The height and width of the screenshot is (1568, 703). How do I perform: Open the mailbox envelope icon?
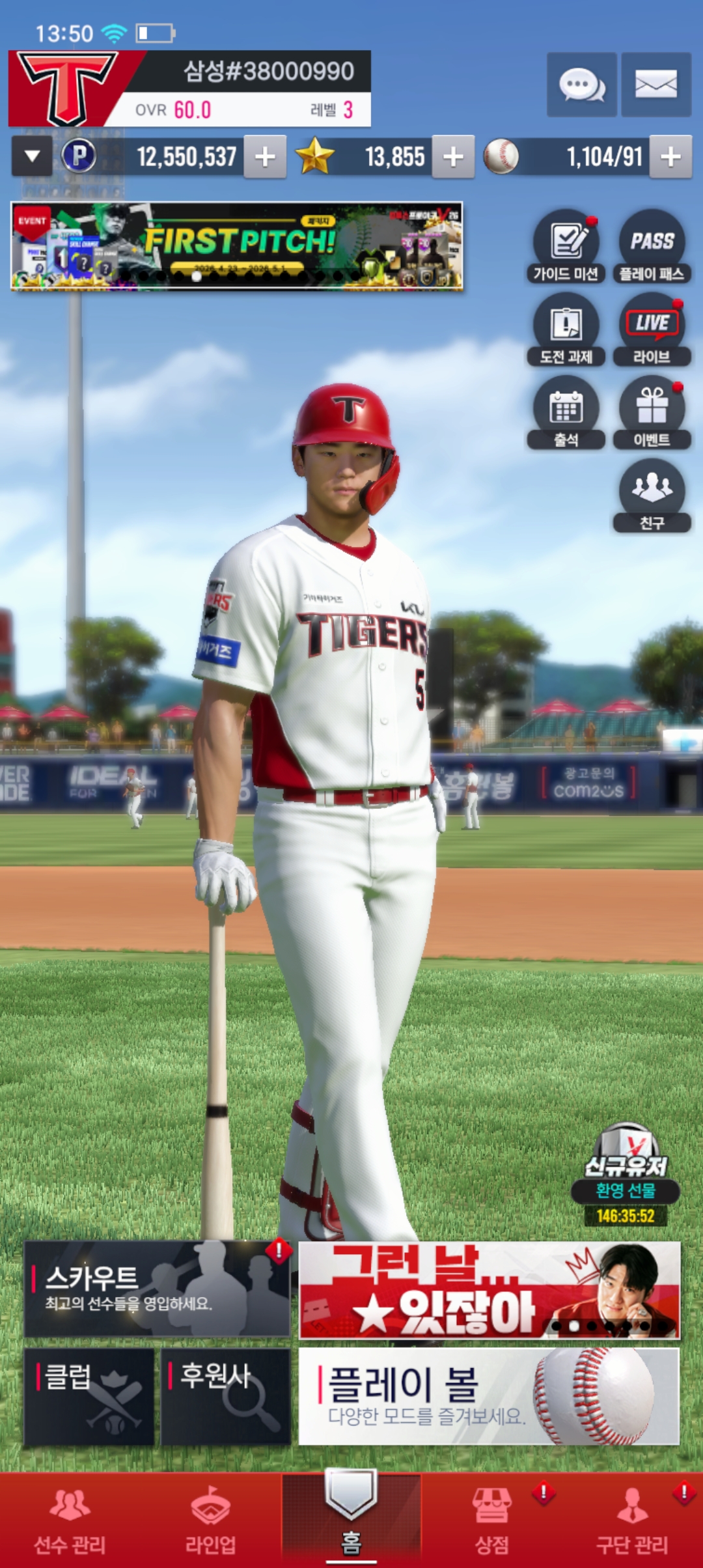point(655,85)
